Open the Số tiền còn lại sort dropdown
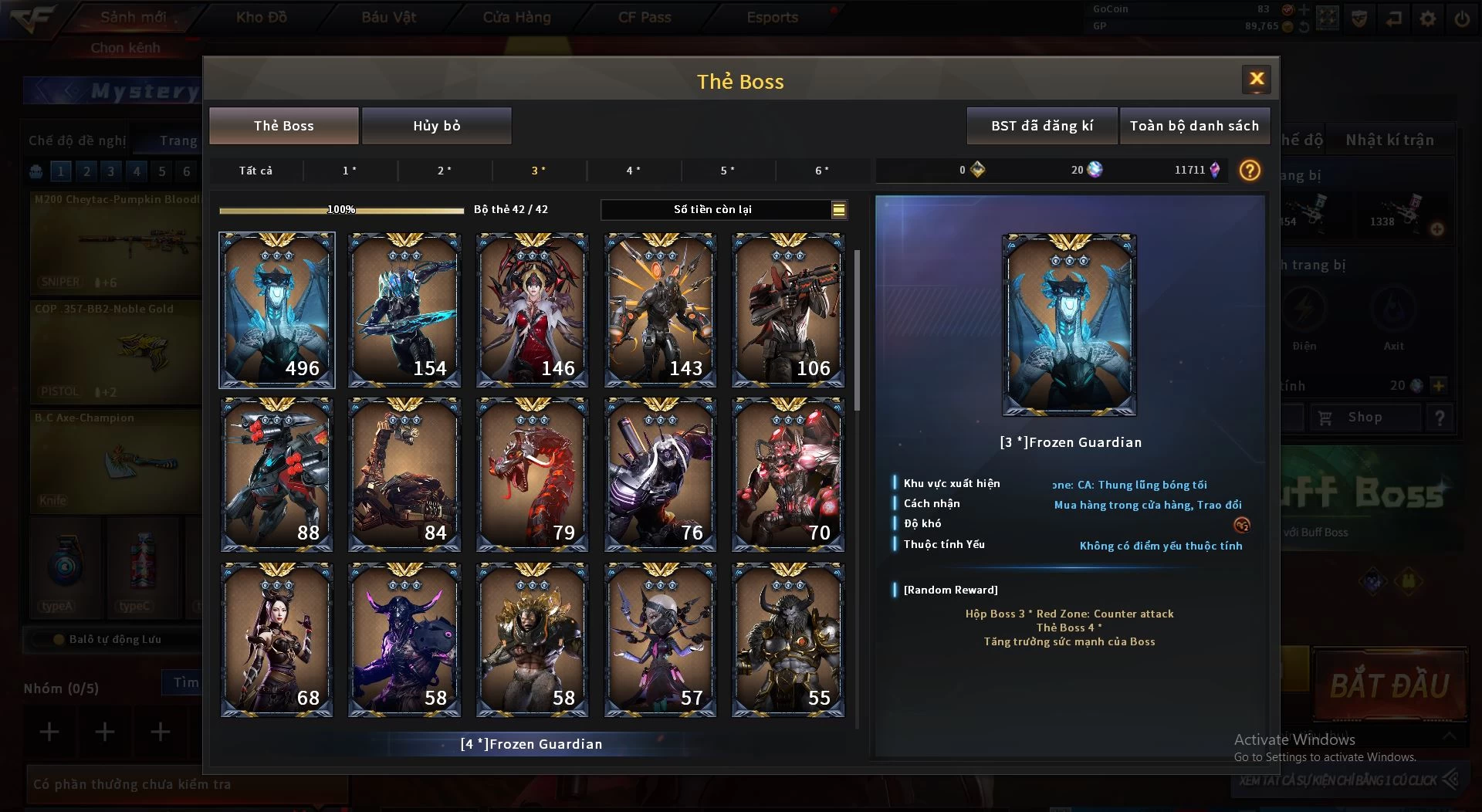The width and height of the screenshot is (1482, 812). pyautogui.click(x=838, y=209)
